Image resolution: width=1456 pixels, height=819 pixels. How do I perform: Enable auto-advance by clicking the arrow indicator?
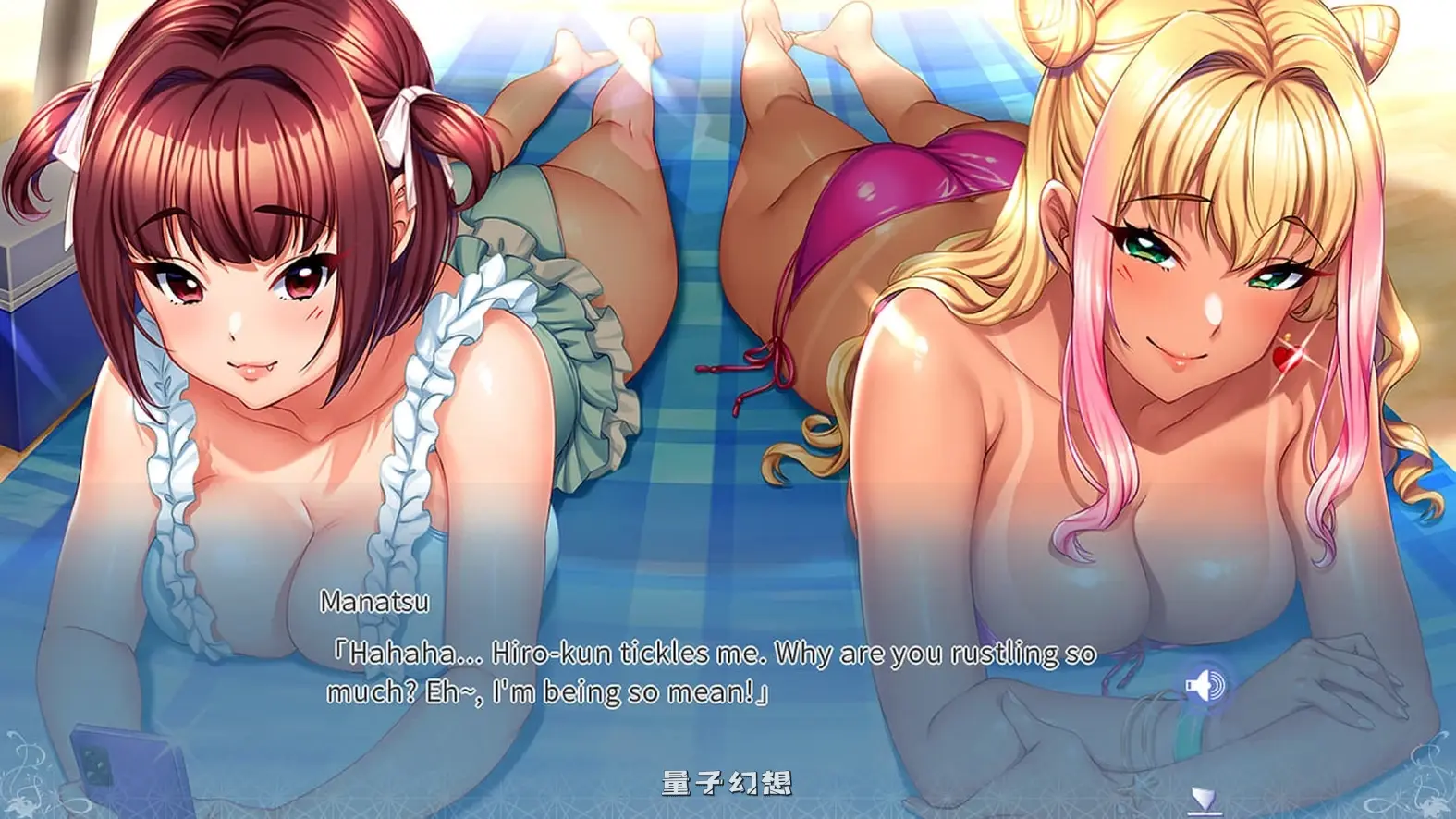1203,795
